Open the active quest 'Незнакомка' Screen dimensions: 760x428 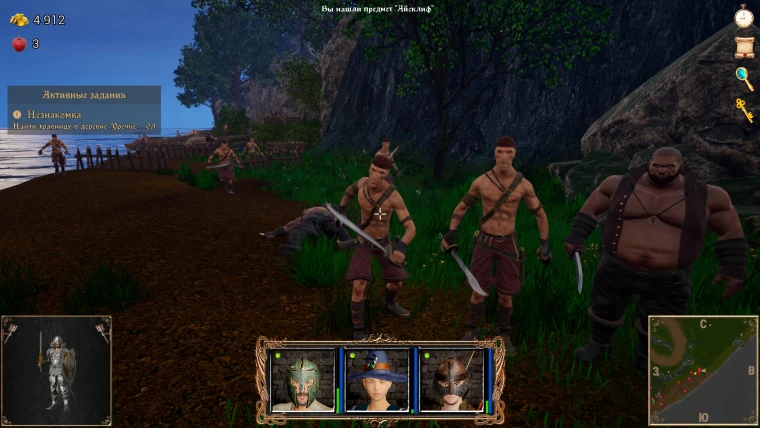coord(55,114)
